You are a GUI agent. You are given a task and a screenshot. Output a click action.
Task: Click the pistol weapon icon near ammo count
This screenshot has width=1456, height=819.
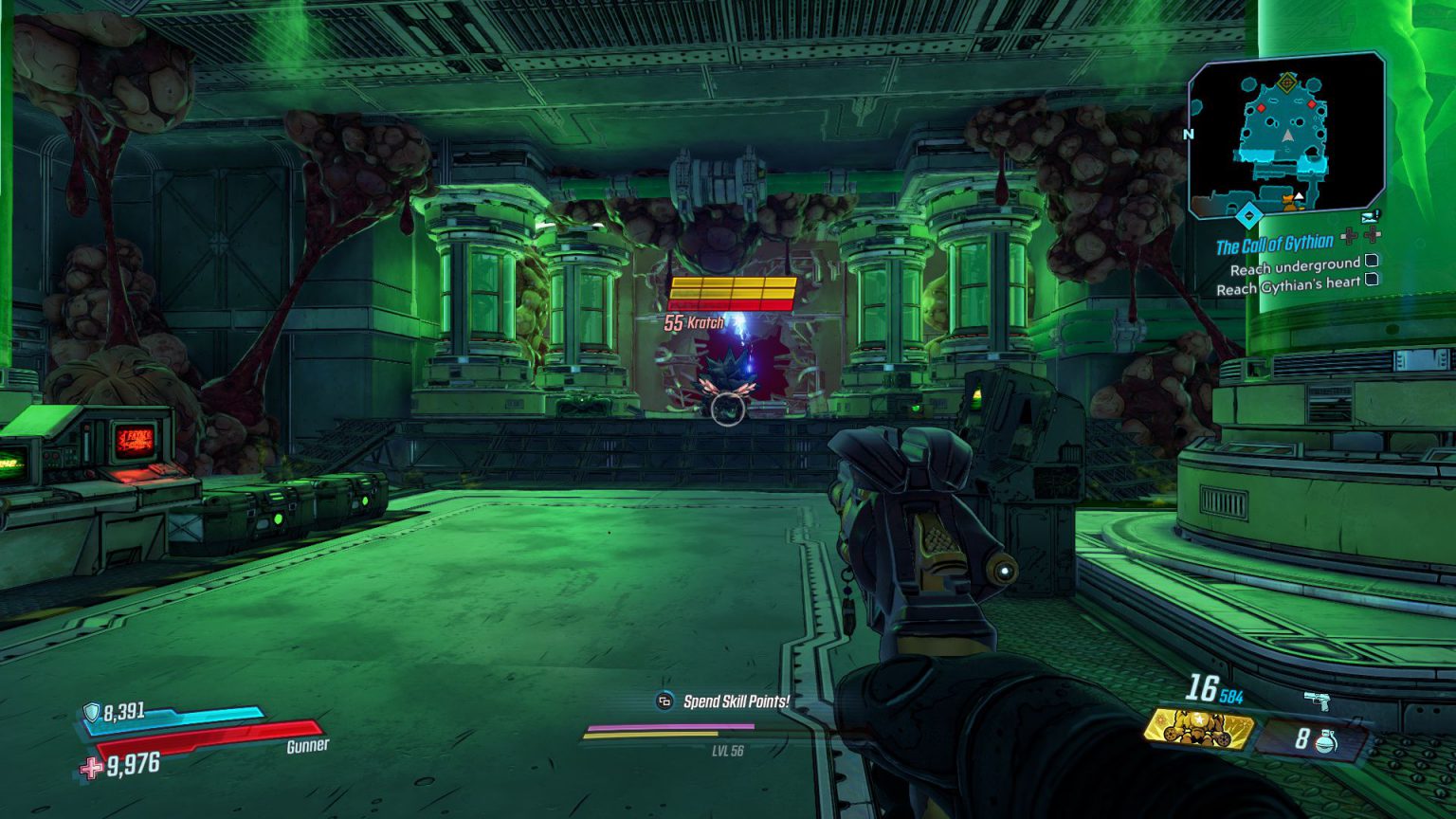tap(1318, 702)
